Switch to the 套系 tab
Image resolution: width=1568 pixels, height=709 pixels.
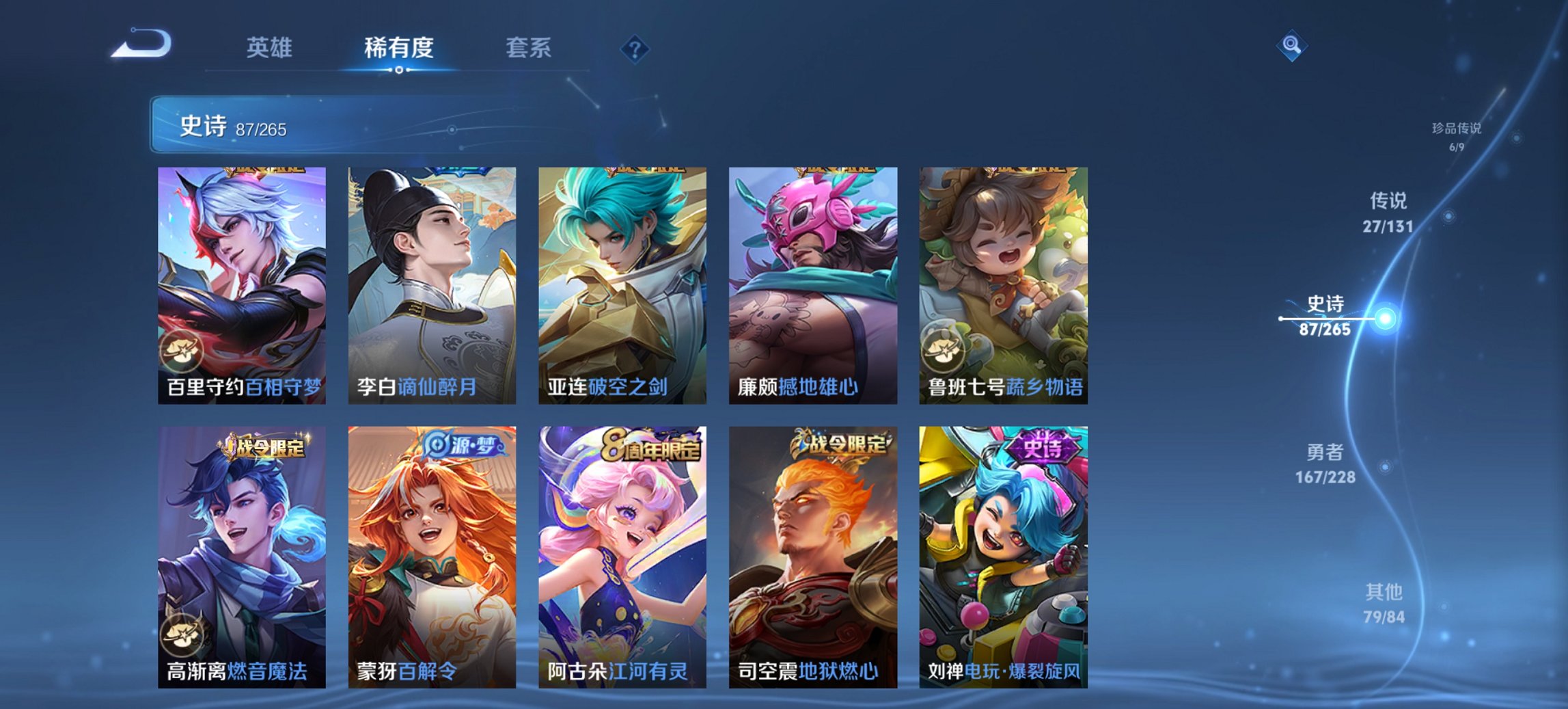click(x=529, y=48)
